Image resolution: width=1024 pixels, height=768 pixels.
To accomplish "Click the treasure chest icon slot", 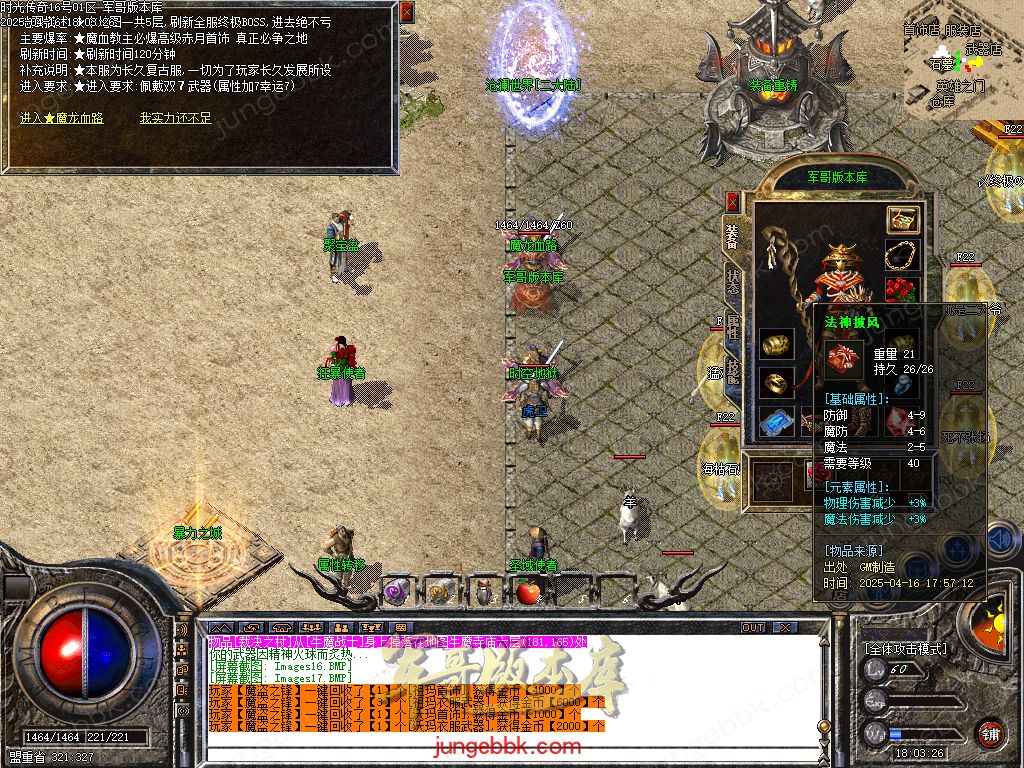I will 902,220.
